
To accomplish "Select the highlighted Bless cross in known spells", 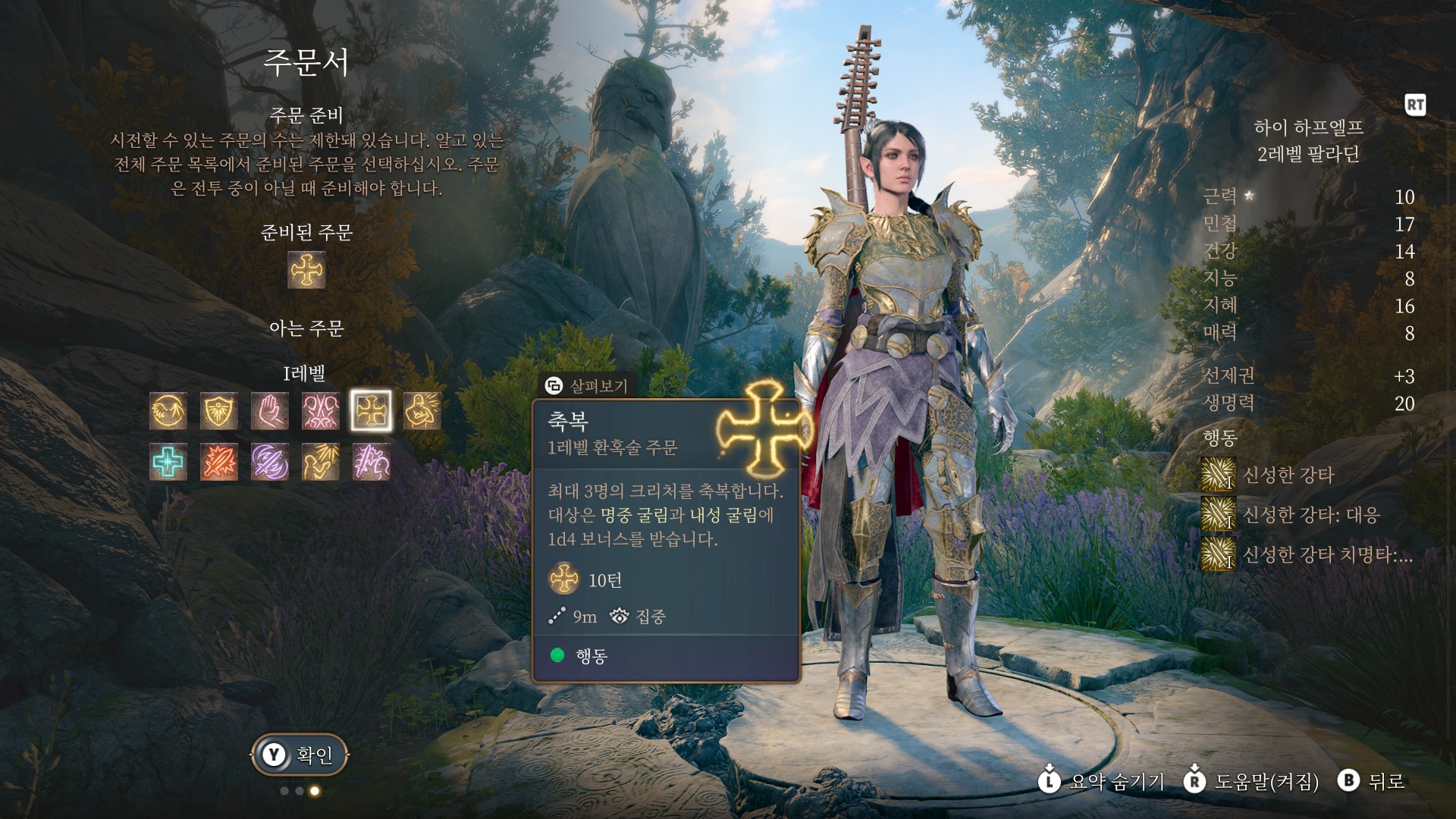I will 372,411.
